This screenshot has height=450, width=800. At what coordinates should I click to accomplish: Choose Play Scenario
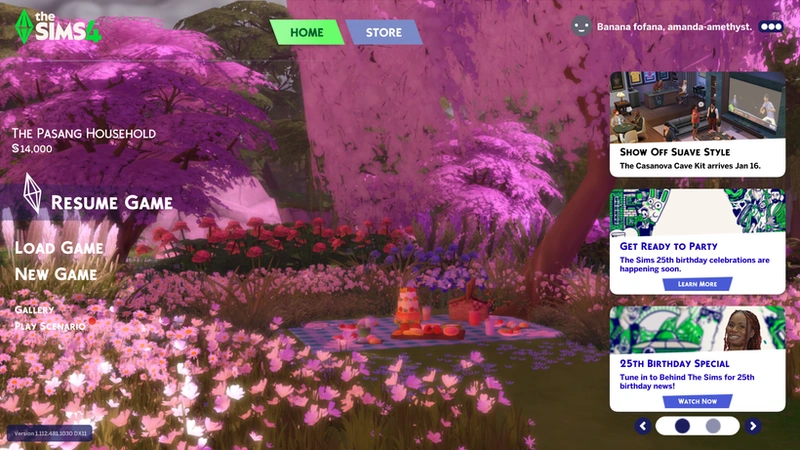coord(50,326)
